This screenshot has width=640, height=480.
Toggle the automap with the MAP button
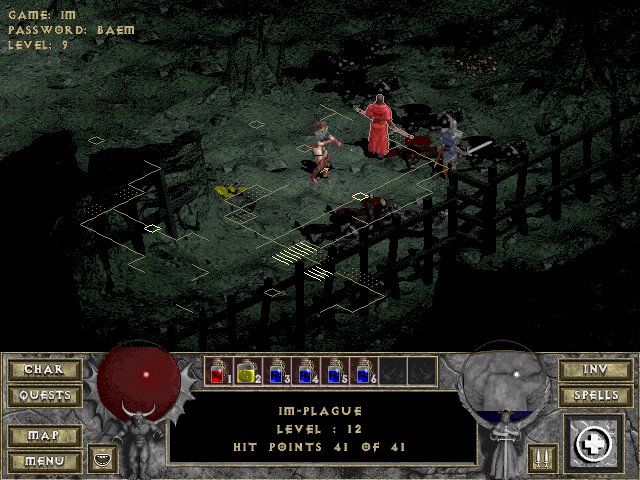(44, 436)
